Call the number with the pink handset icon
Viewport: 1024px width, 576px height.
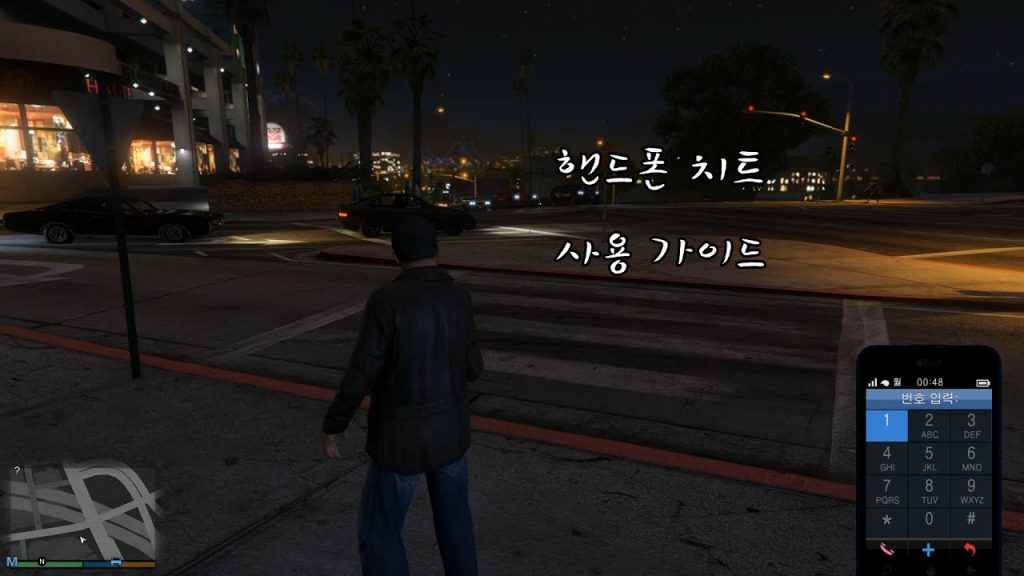[x=886, y=549]
